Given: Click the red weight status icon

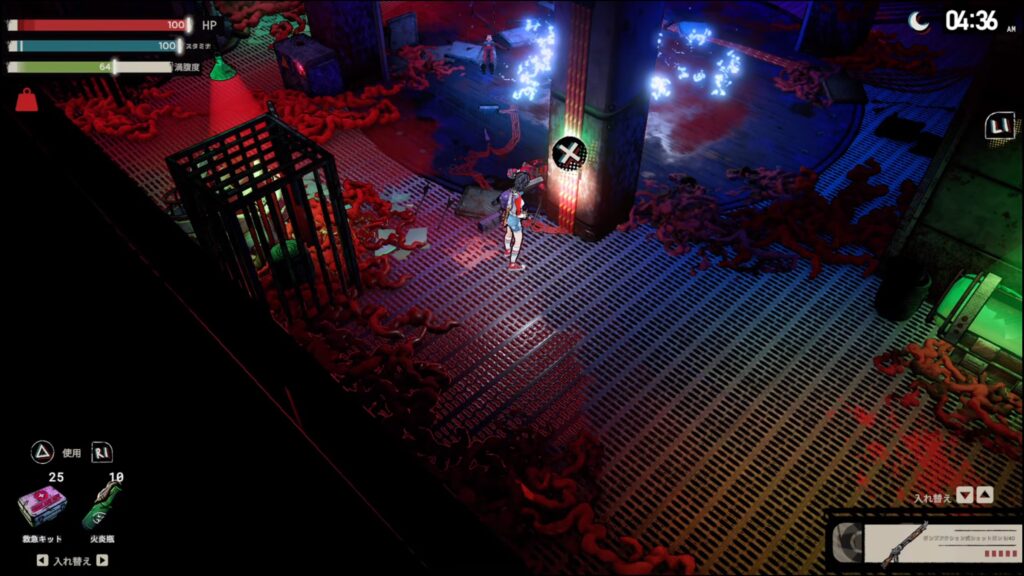Looking at the screenshot, I should (26, 99).
